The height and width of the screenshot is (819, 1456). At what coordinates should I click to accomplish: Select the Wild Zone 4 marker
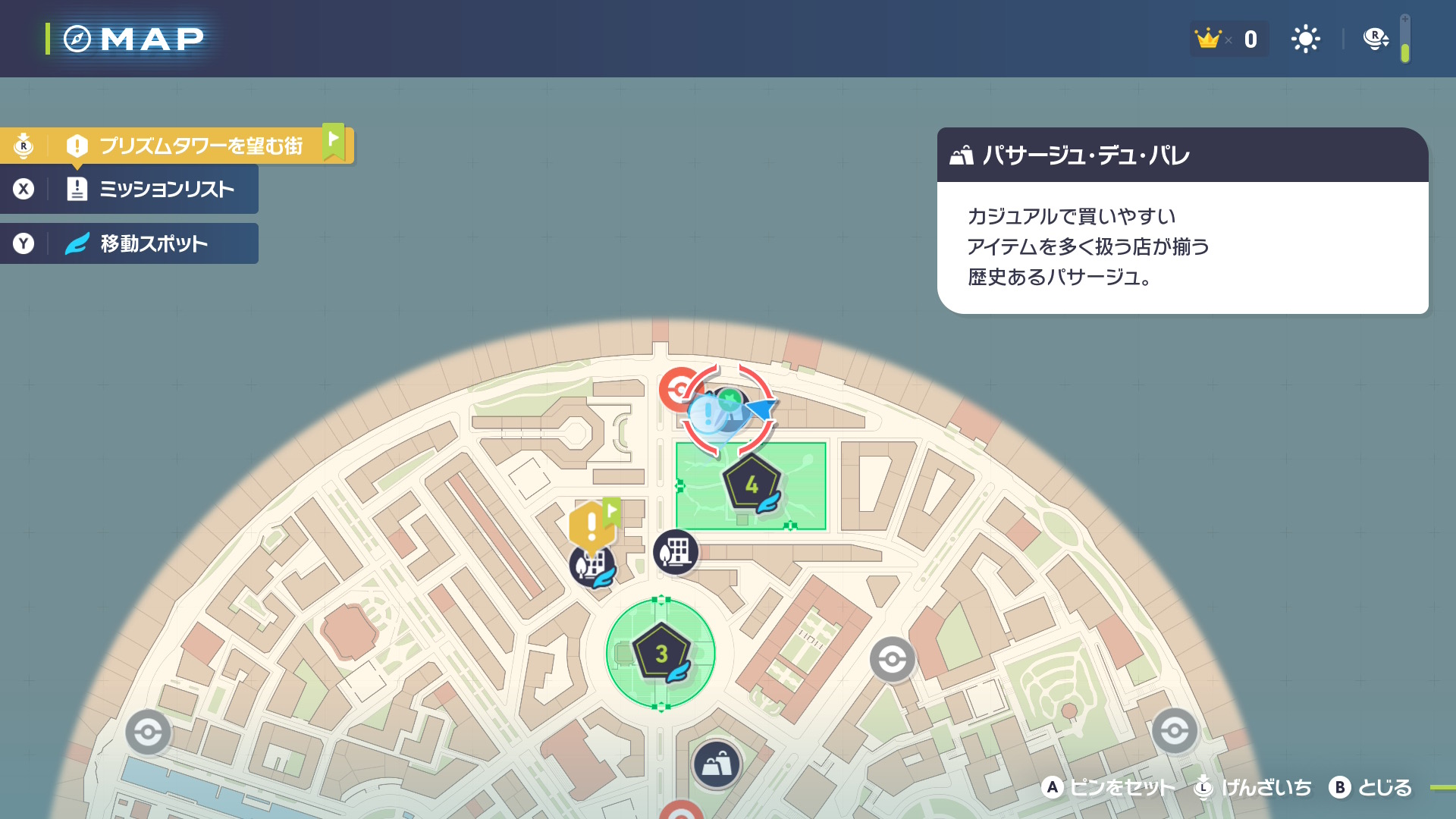point(751,485)
